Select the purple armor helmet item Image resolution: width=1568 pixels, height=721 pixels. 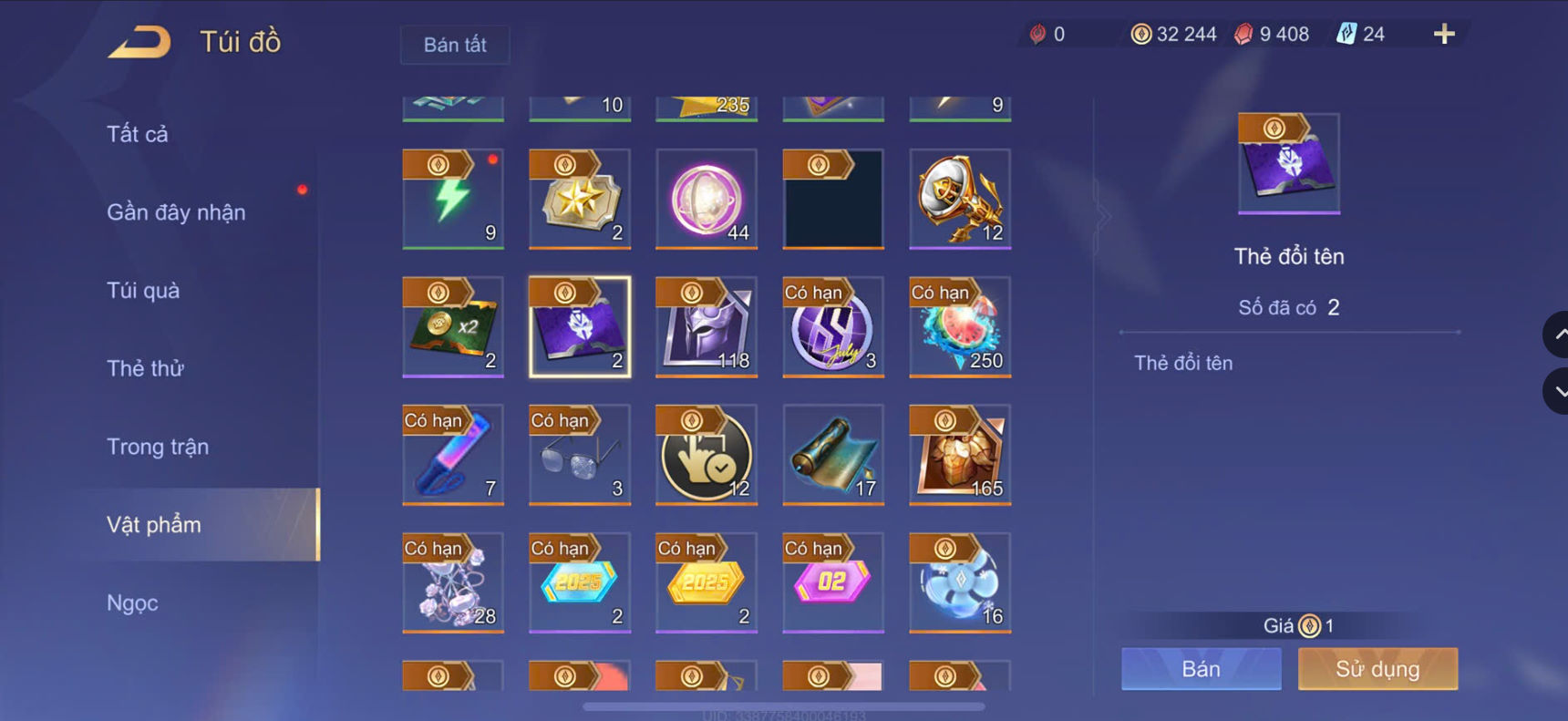707,326
